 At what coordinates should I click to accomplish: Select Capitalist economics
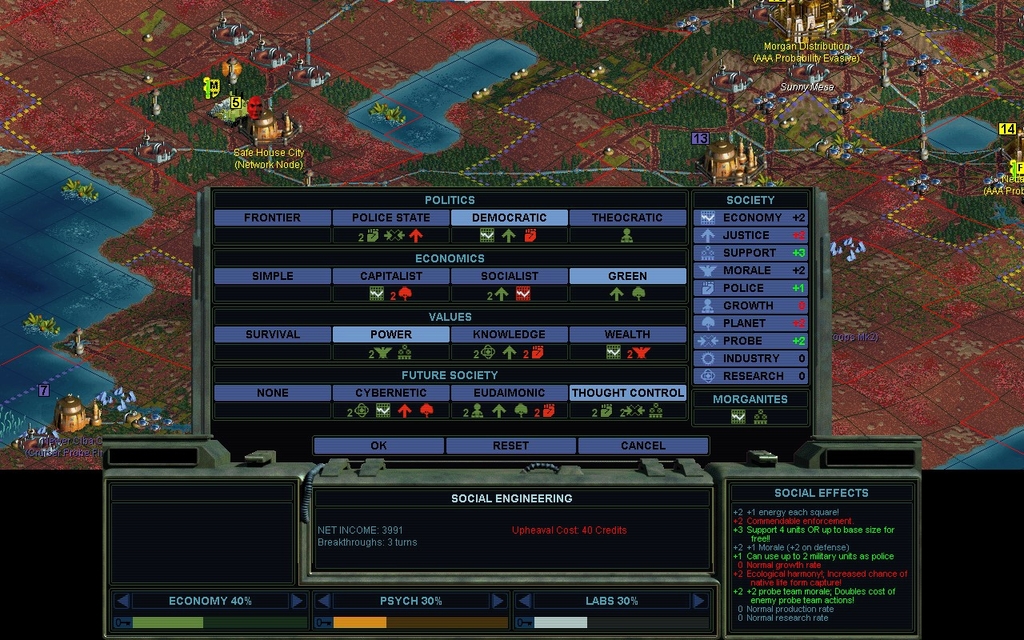point(390,276)
